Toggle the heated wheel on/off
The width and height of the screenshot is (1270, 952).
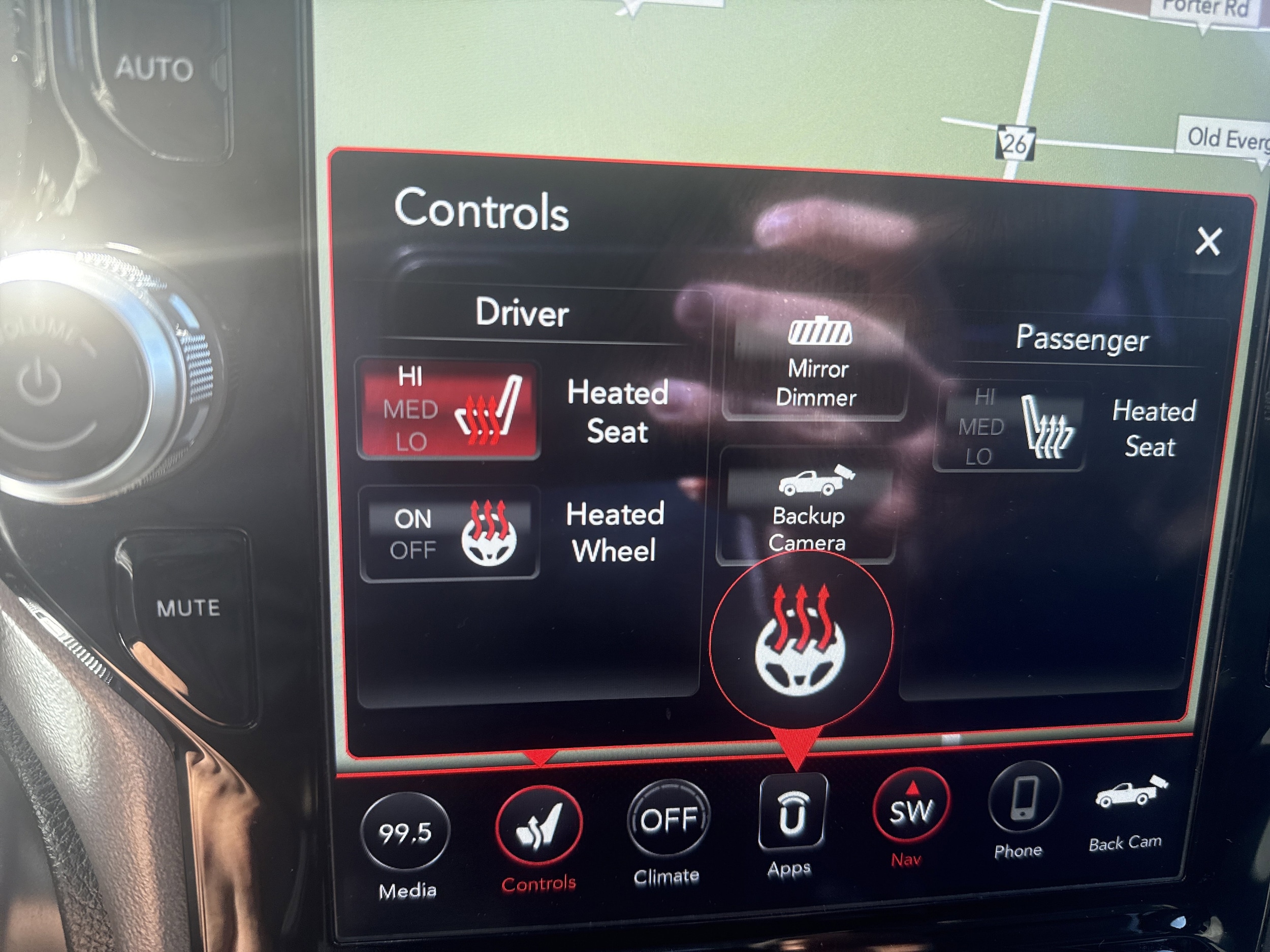pyautogui.click(x=449, y=534)
